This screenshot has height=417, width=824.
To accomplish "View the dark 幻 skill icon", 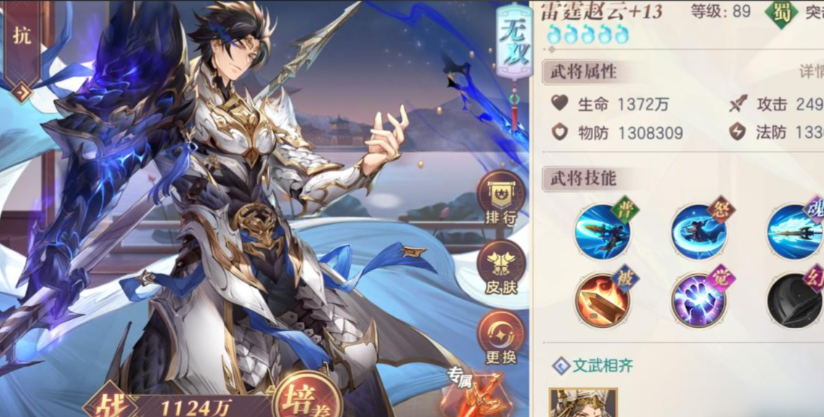I will 795,298.
